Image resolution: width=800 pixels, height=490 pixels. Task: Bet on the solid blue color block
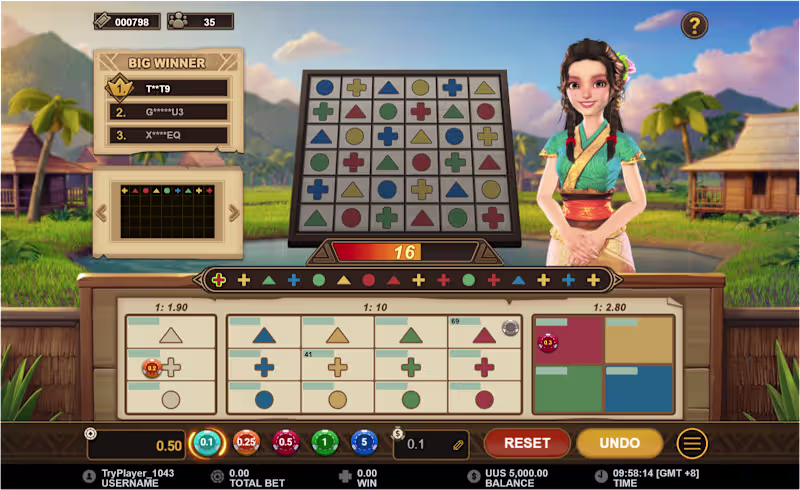(x=639, y=388)
